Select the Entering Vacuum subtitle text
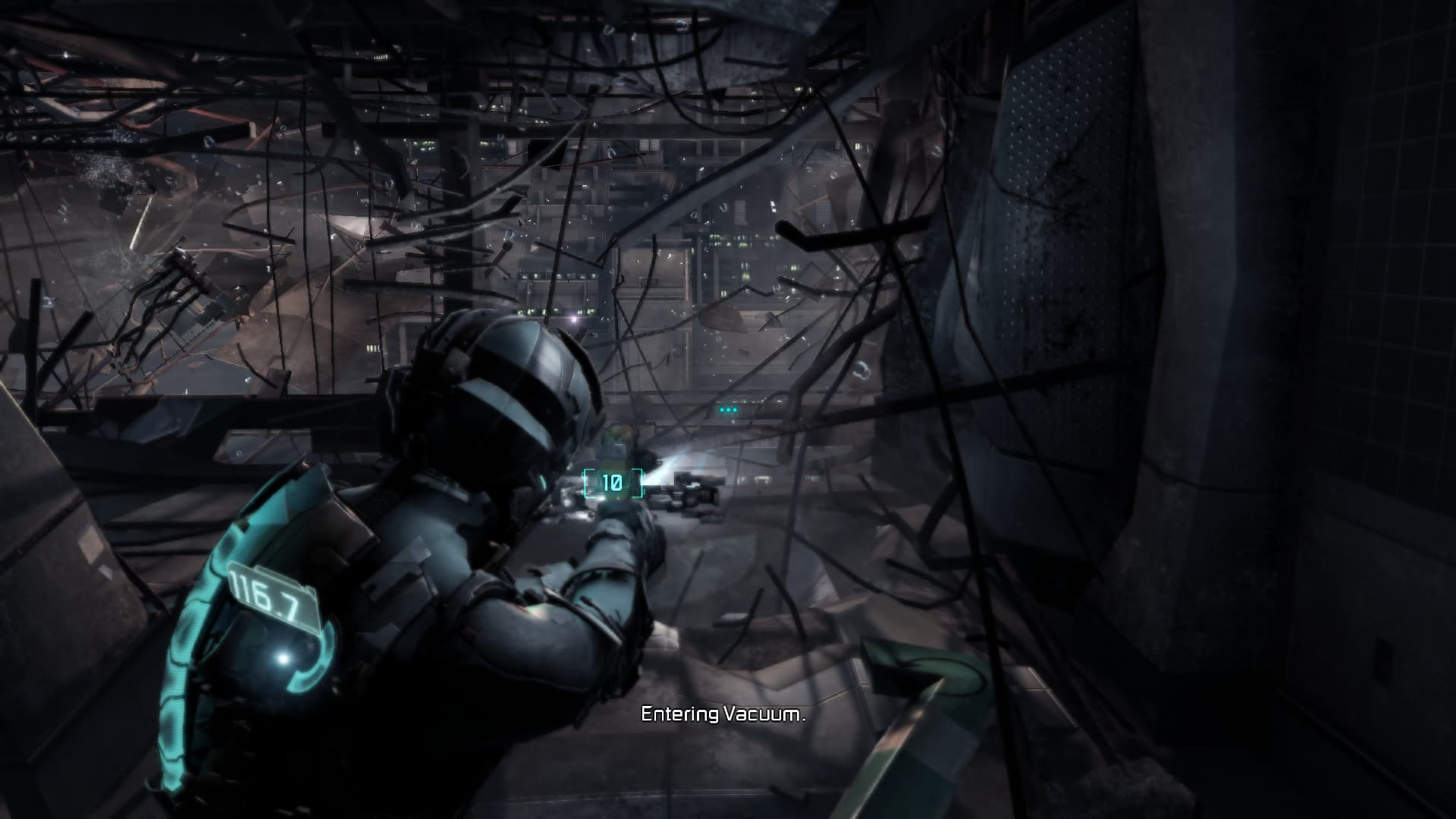Screen dimensions: 1456x819 tap(724, 714)
